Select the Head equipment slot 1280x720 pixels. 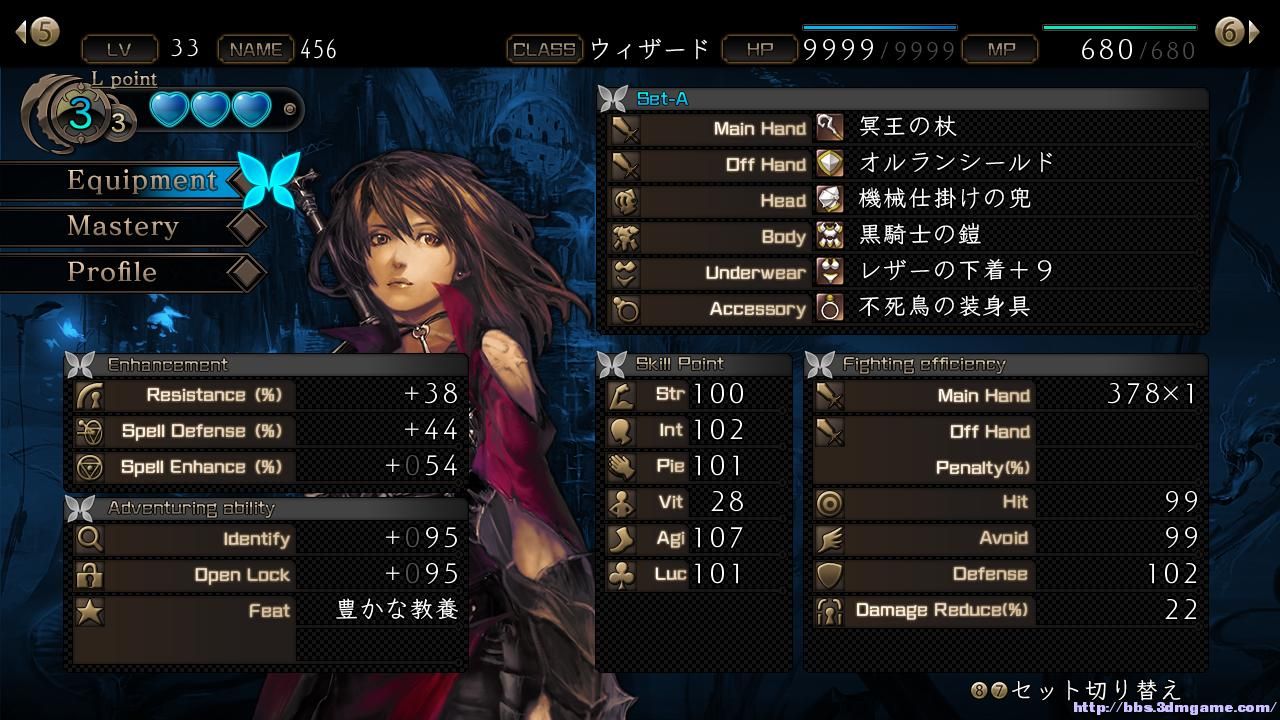905,200
